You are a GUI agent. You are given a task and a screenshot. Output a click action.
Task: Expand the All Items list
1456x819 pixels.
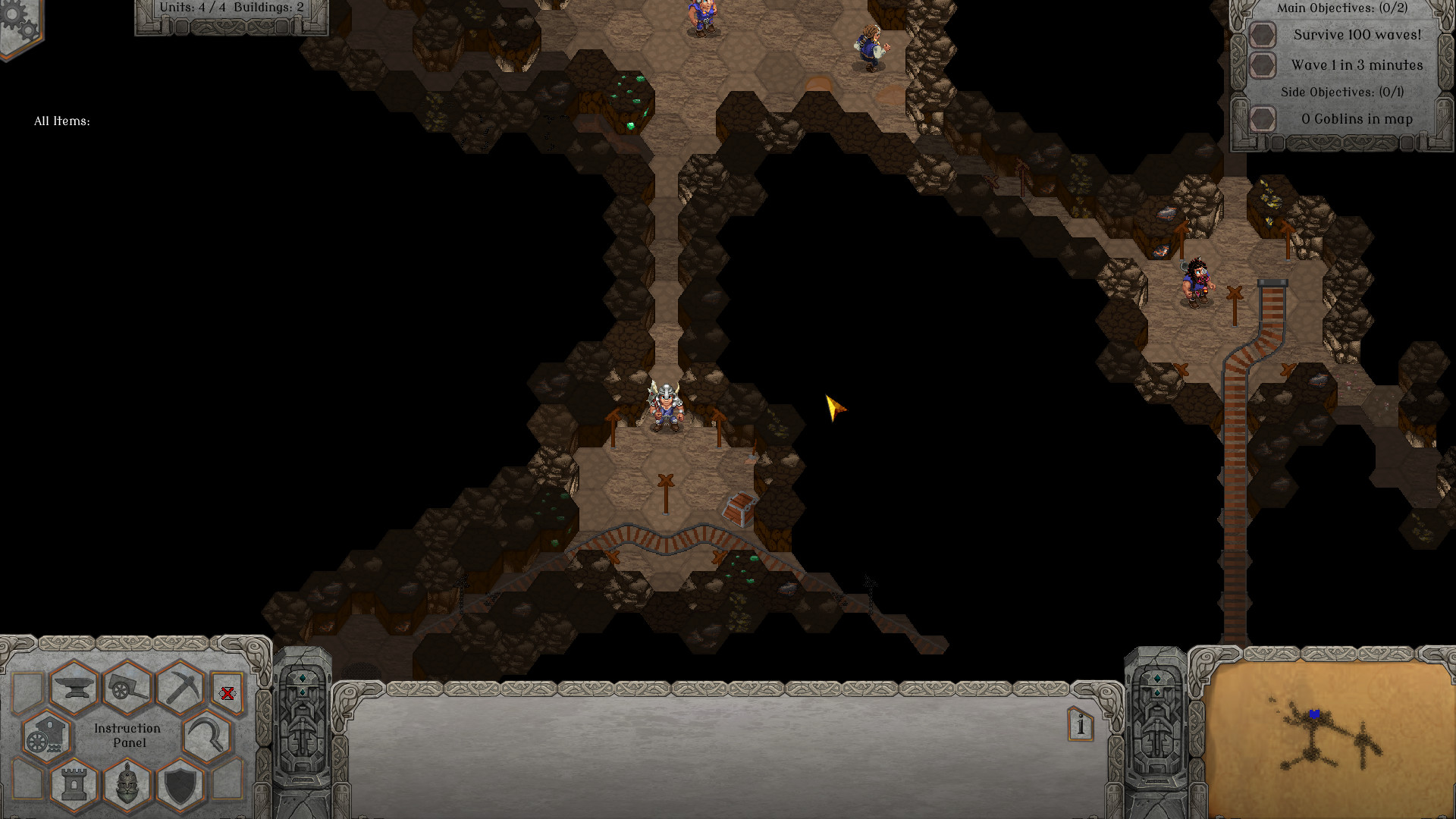point(63,119)
